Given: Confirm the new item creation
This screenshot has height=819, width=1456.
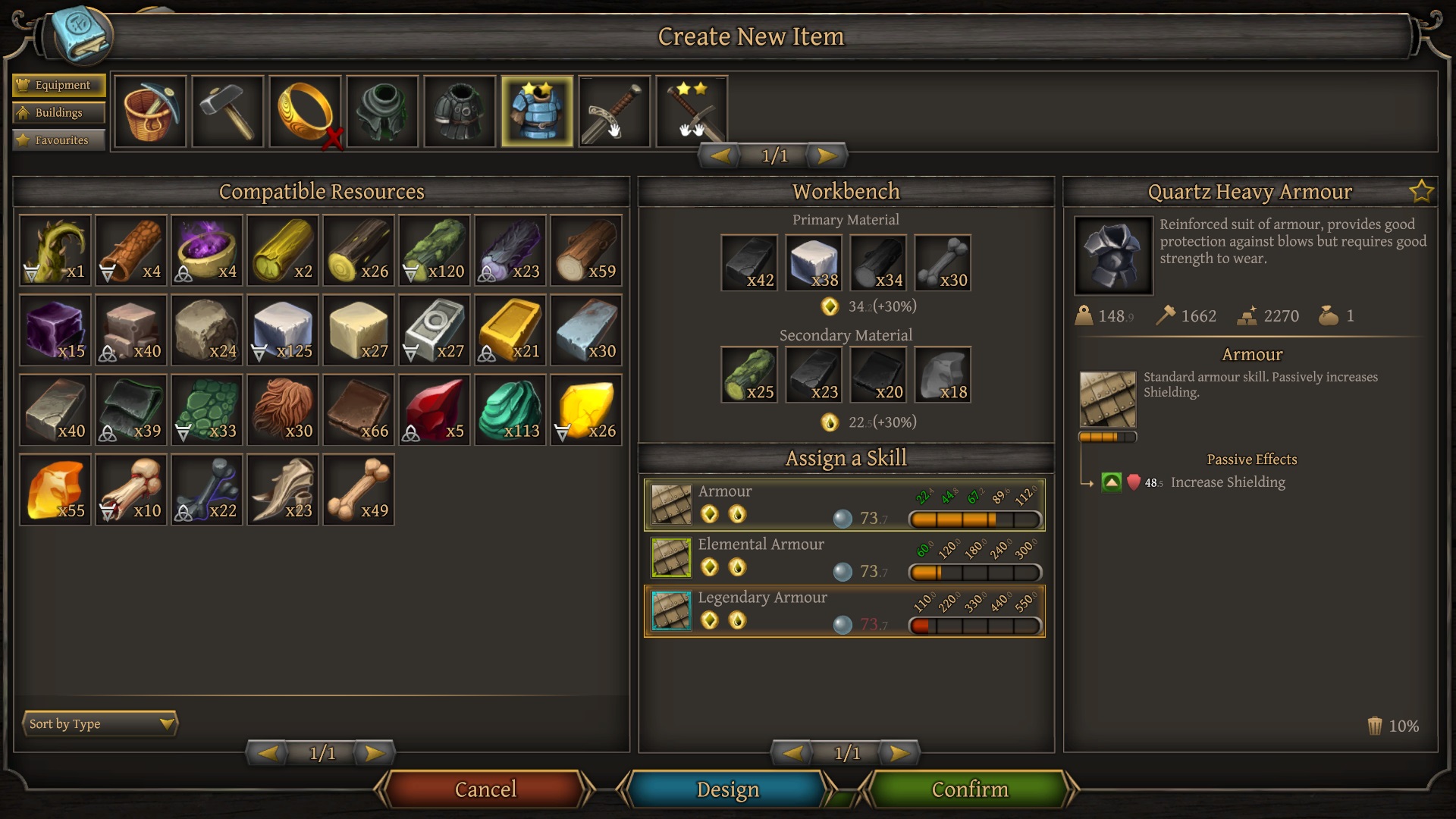Looking at the screenshot, I should pyautogui.click(x=969, y=789).
